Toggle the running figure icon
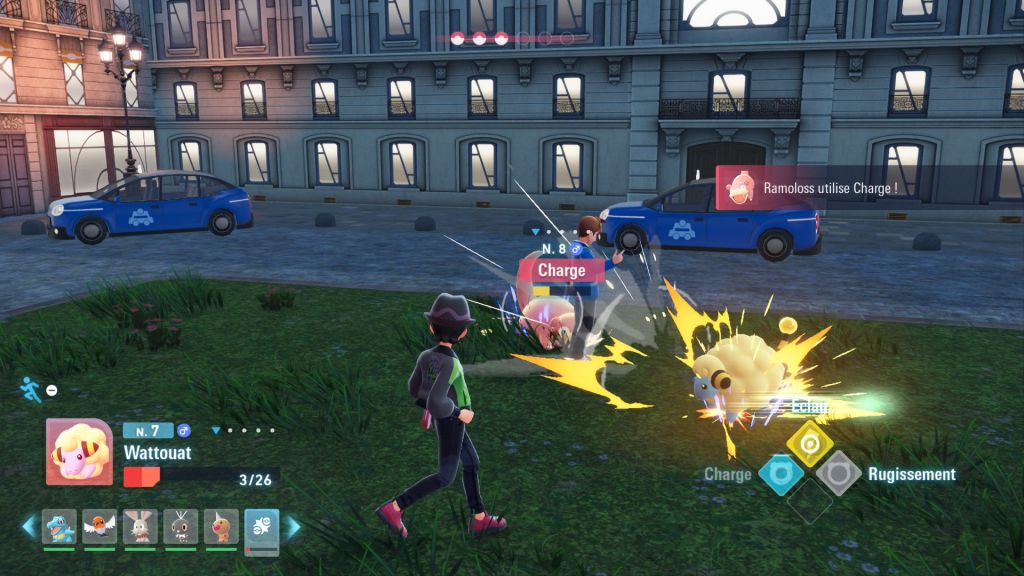1024x576 pixels. tap(30, 389)
